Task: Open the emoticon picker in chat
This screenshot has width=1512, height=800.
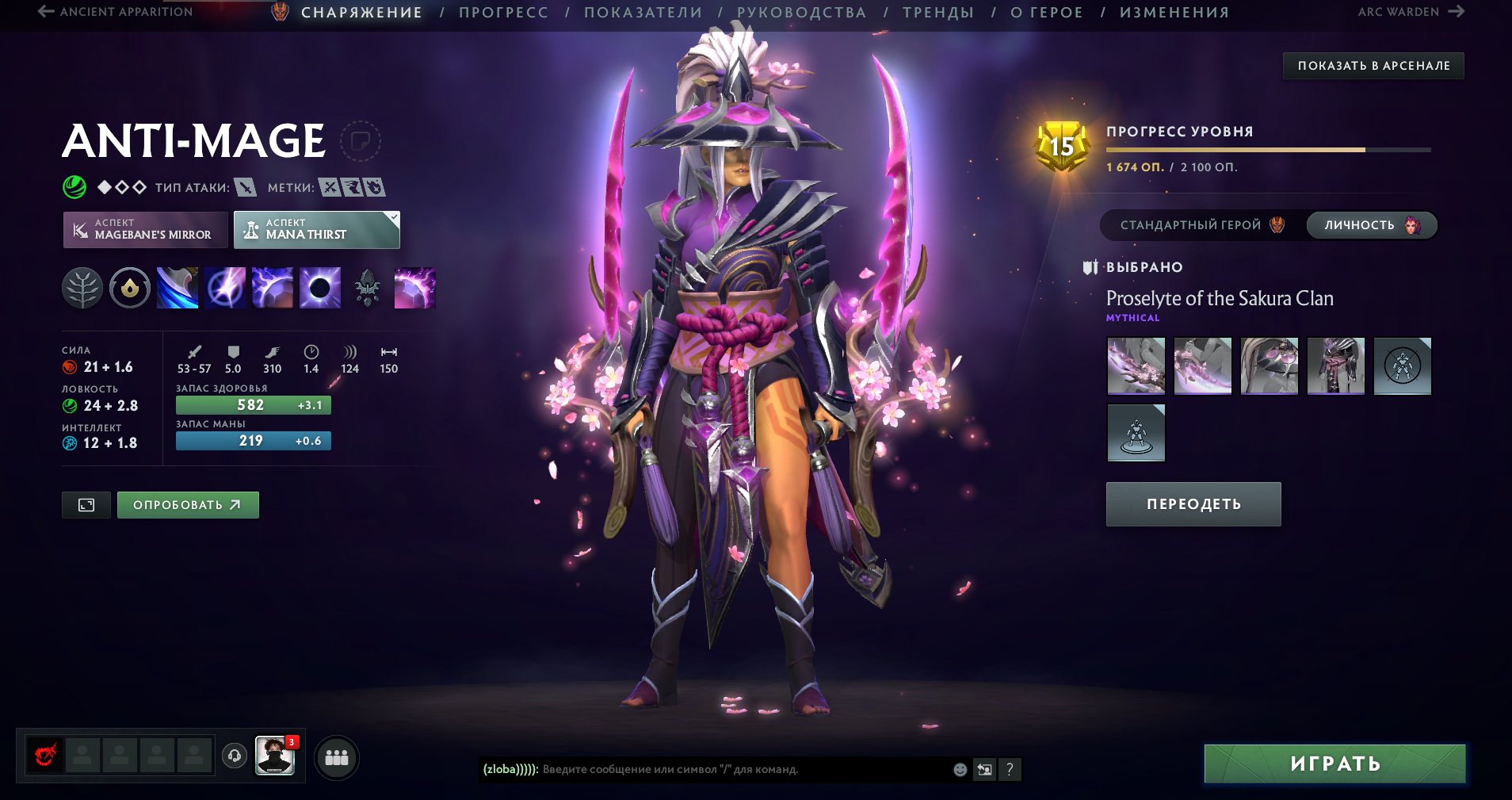Action: click(x=960, y=769)
